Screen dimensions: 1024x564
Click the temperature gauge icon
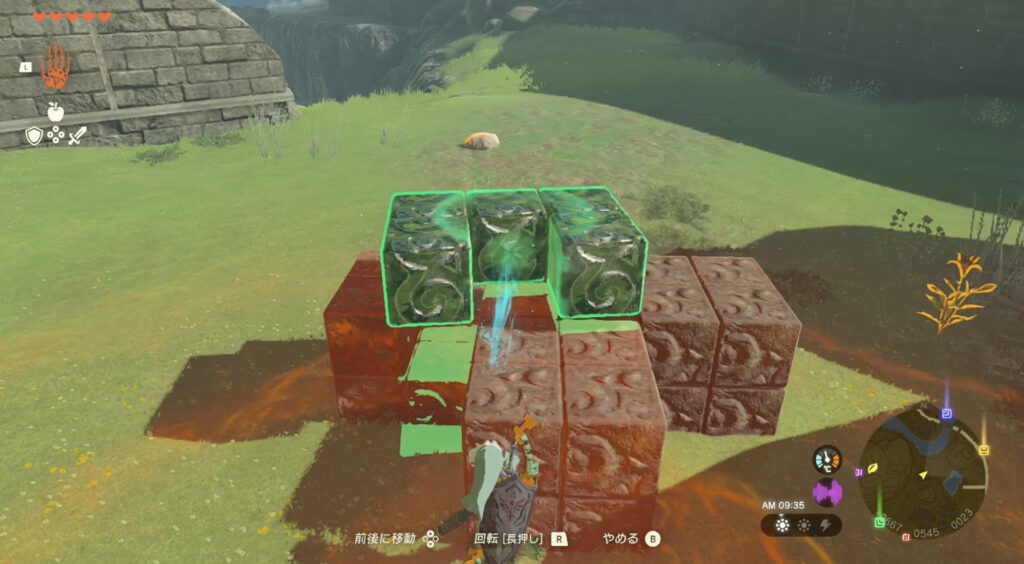coord(827,459)
